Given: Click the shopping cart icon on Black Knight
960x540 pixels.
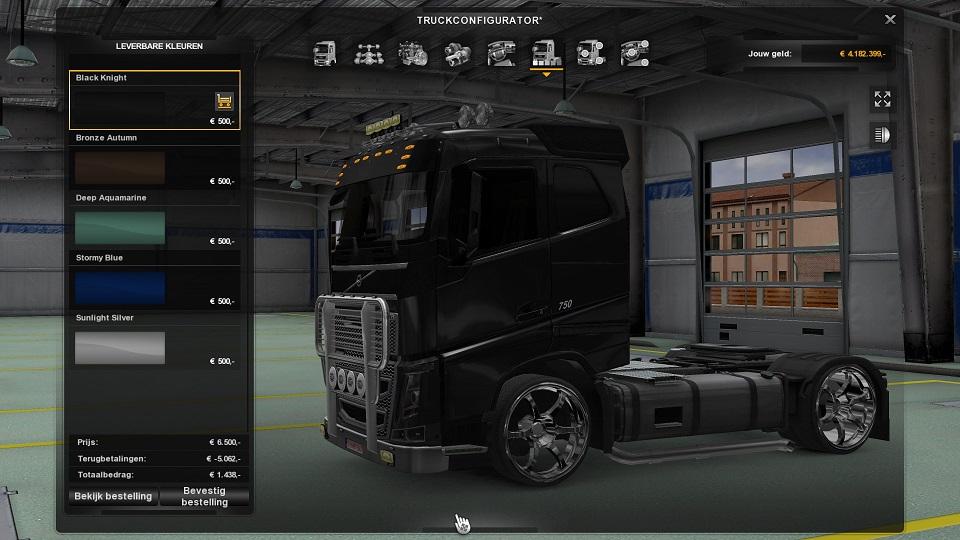Looking at the screenshot, I should 224,101.
